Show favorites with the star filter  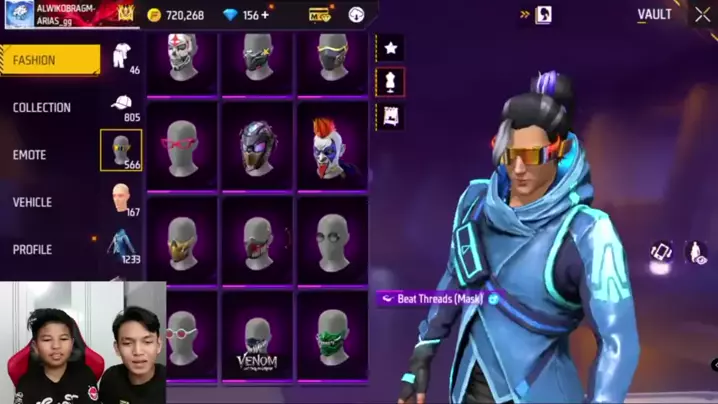[x=390, y=48]
